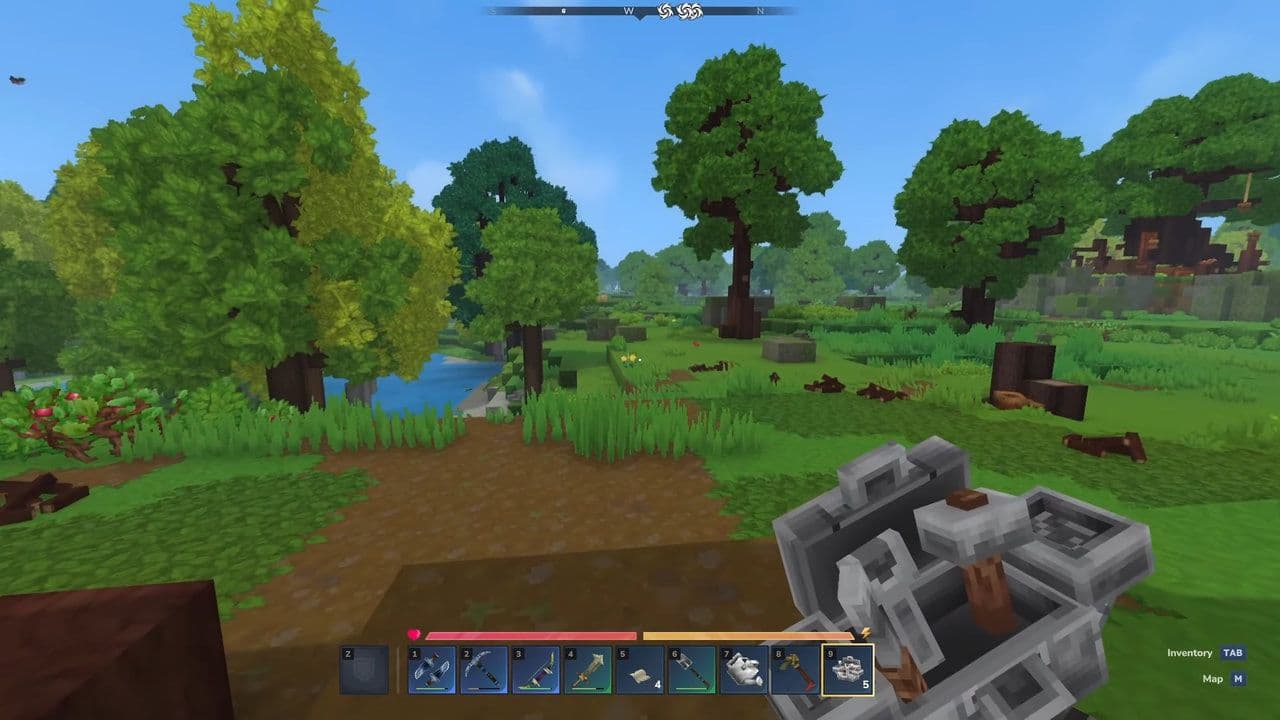Choose the sword in hotbar slot 4

tap(588, 670)
